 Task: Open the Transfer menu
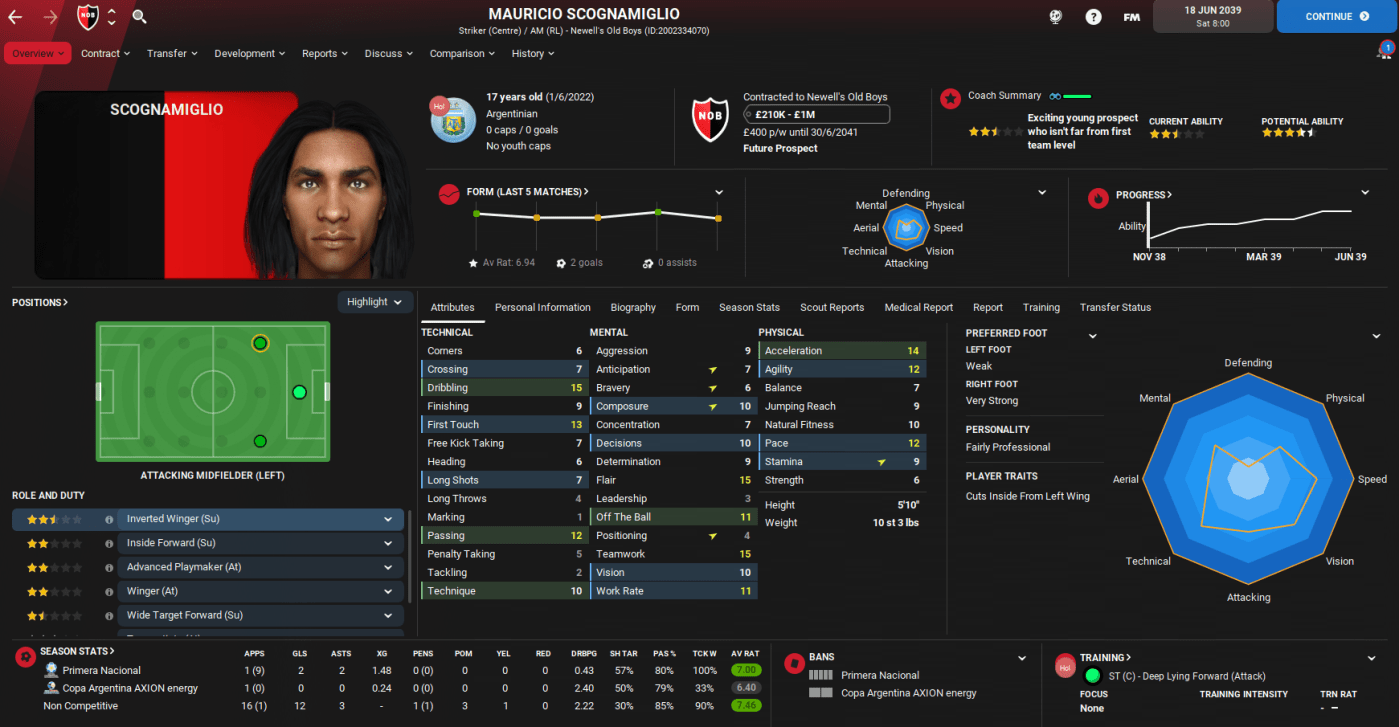(x=172, y=53)
